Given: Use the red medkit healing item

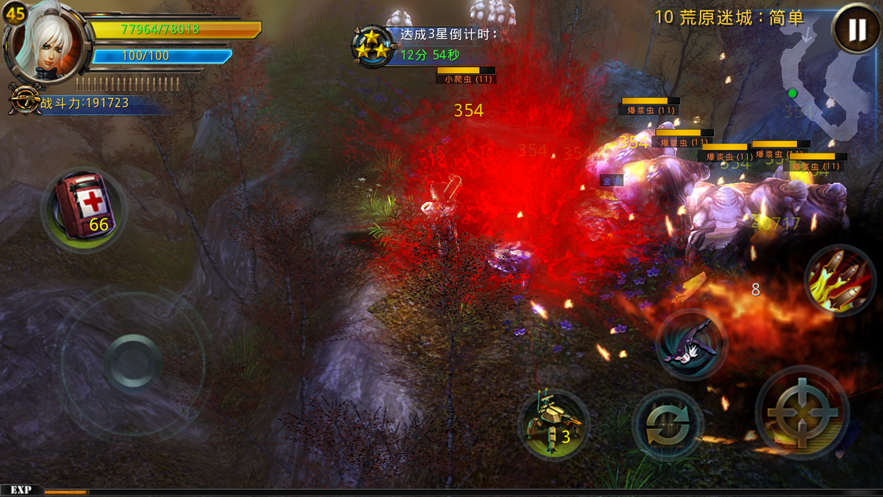Looking at the screenshot, I should pyautogui.click(x=84, y=208).
